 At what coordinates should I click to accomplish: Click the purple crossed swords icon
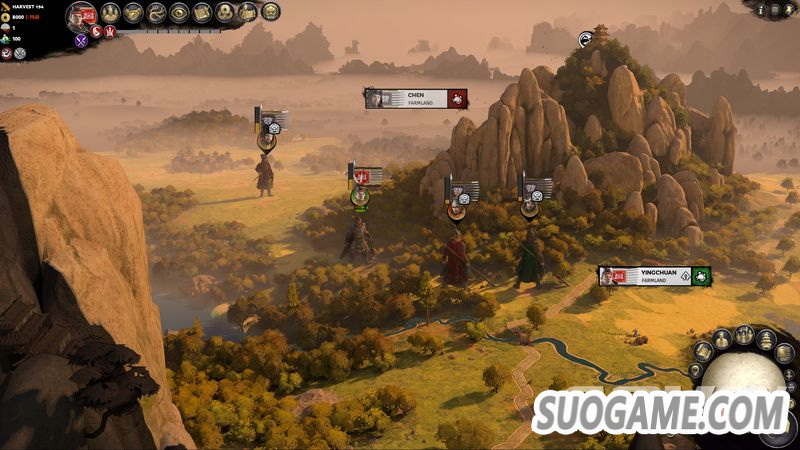click(x=82, y=41)
